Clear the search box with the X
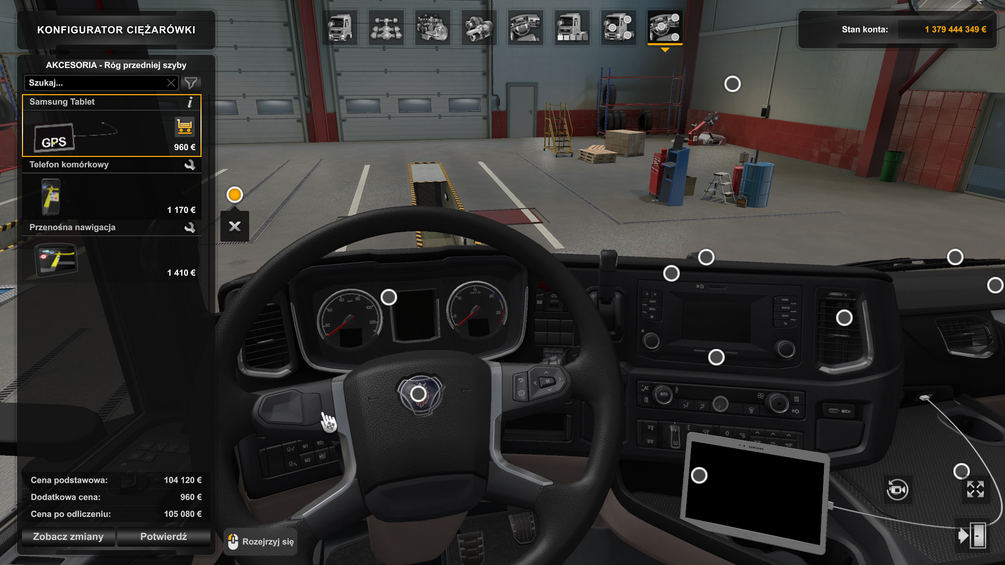 coord(171,83)
